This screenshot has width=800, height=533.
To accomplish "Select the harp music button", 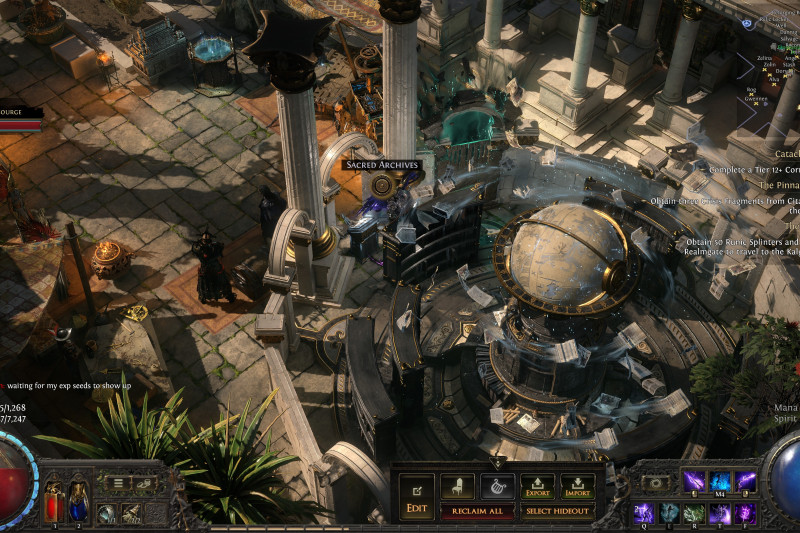I will 497,486.
